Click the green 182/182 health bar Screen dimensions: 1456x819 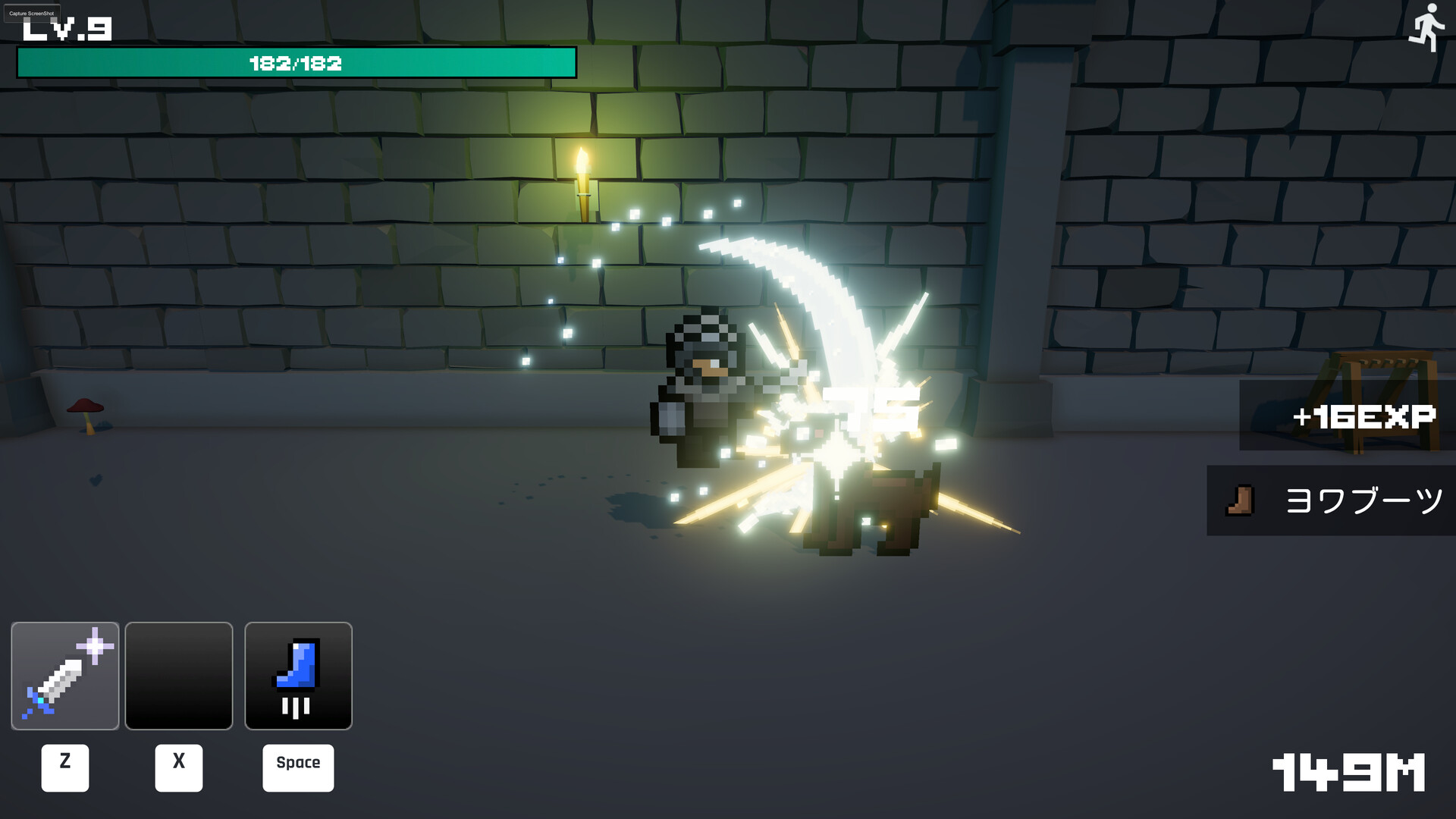click(x=295, y=64)
